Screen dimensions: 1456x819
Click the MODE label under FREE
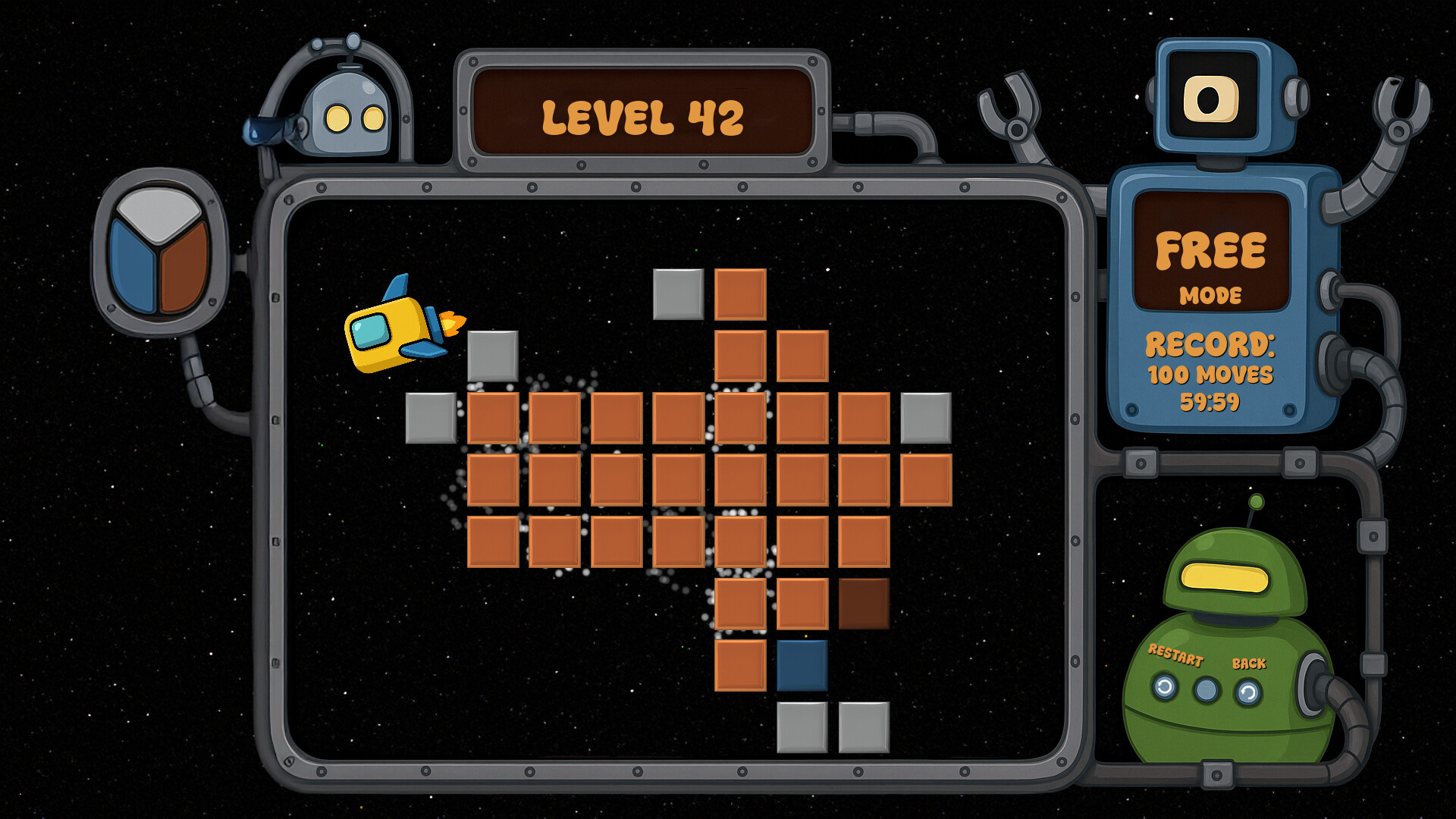[x=1211, y=296]
